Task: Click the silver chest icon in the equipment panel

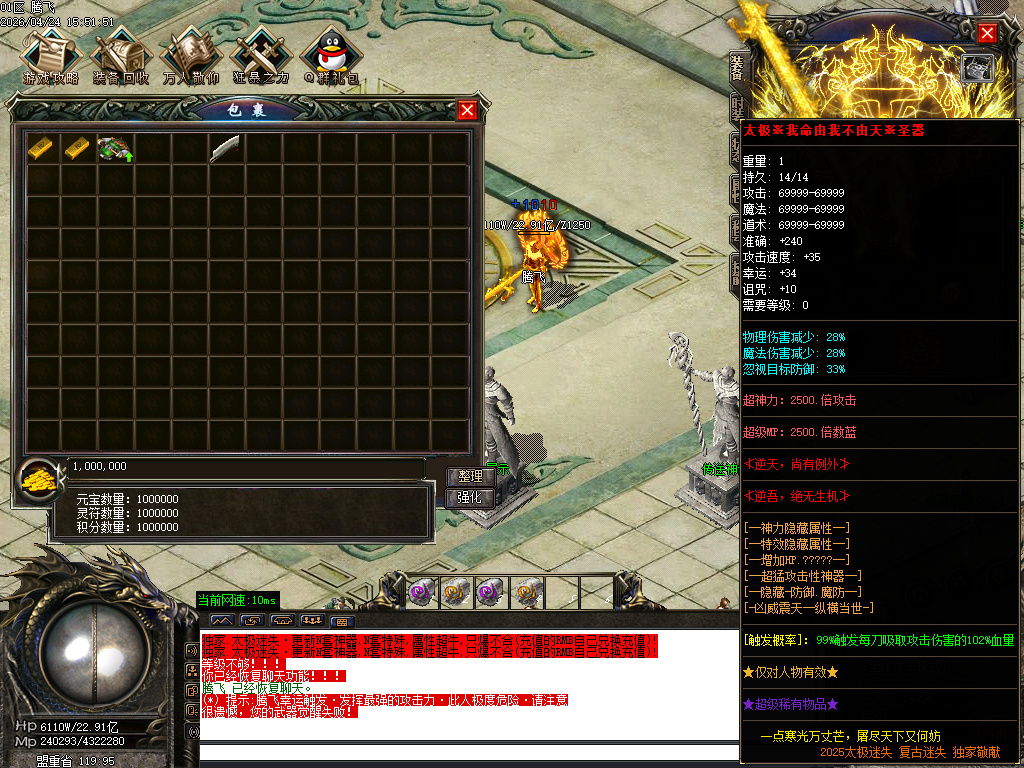Action: pos(977,67)
